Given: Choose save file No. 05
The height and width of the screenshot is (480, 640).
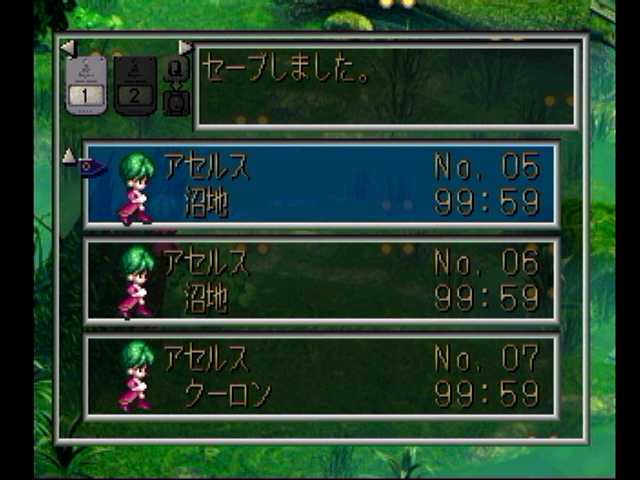Looking at the screenshot, I should click(320, 184).
